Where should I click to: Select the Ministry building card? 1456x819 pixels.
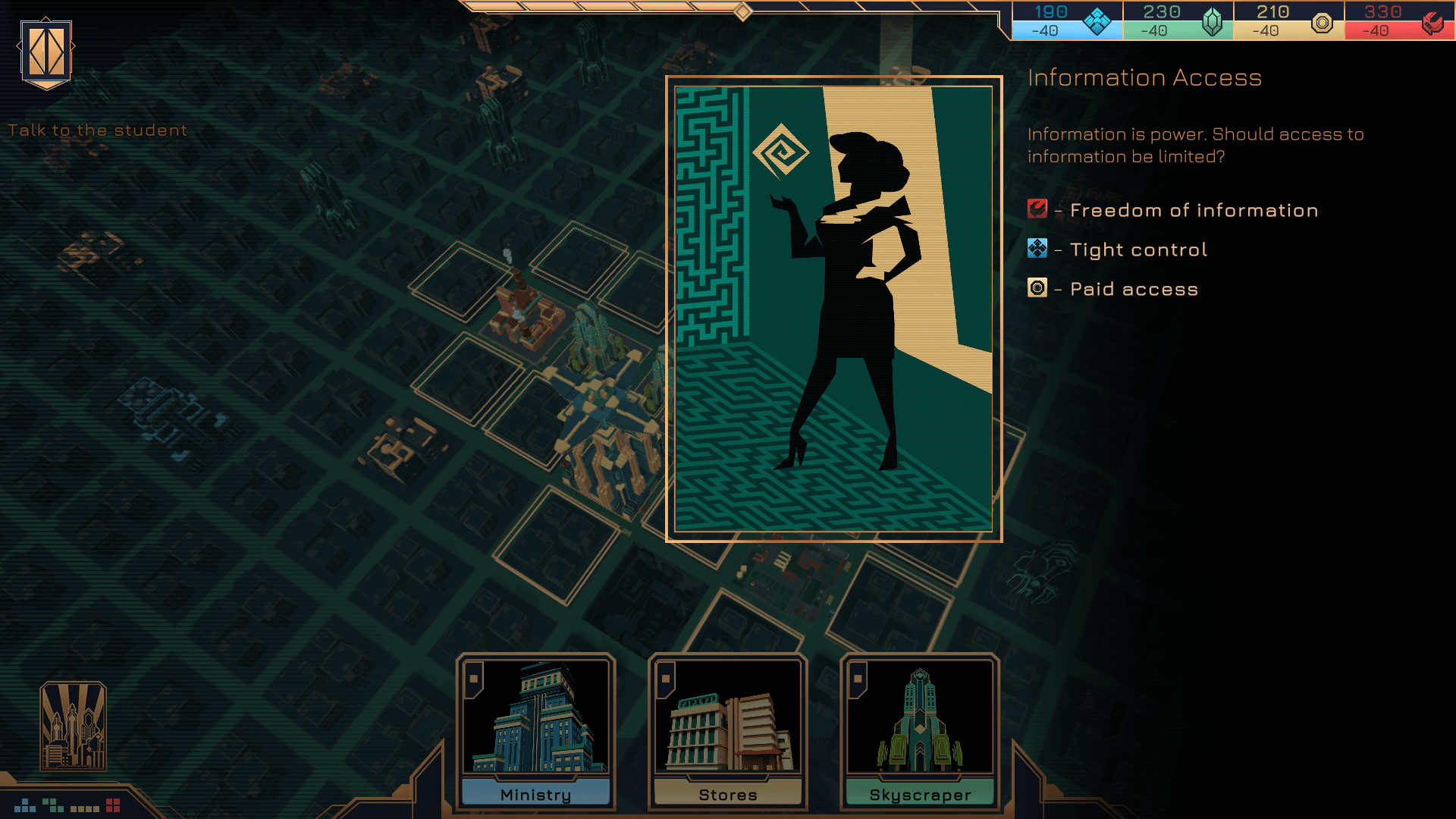point(536,728)
